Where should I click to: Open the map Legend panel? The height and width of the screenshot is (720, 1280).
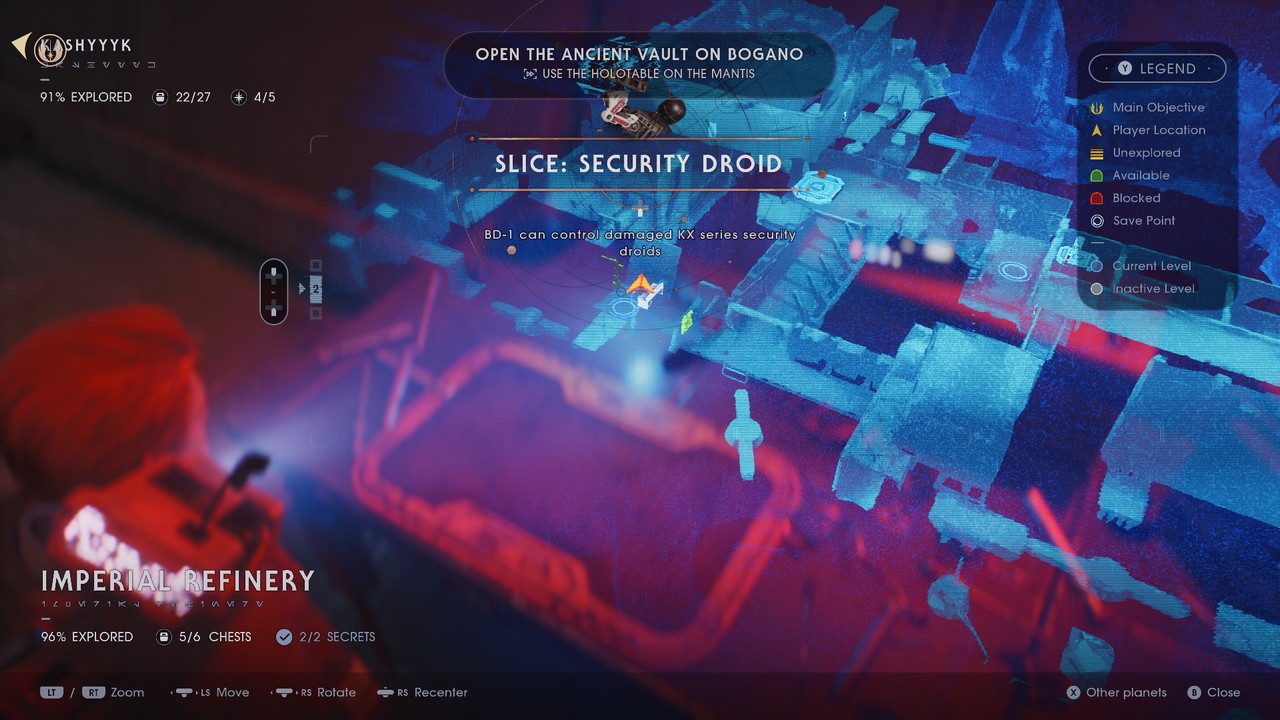click(1157, 68)
